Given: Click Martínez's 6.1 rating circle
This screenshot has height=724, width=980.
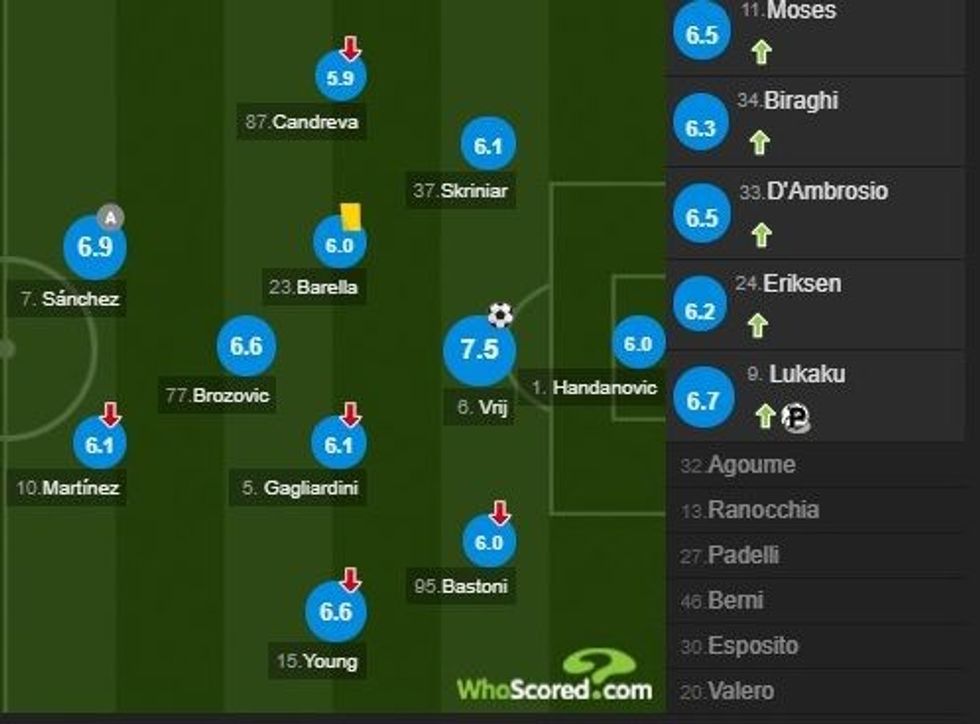Looking at the screenshot, I should 100,446.
